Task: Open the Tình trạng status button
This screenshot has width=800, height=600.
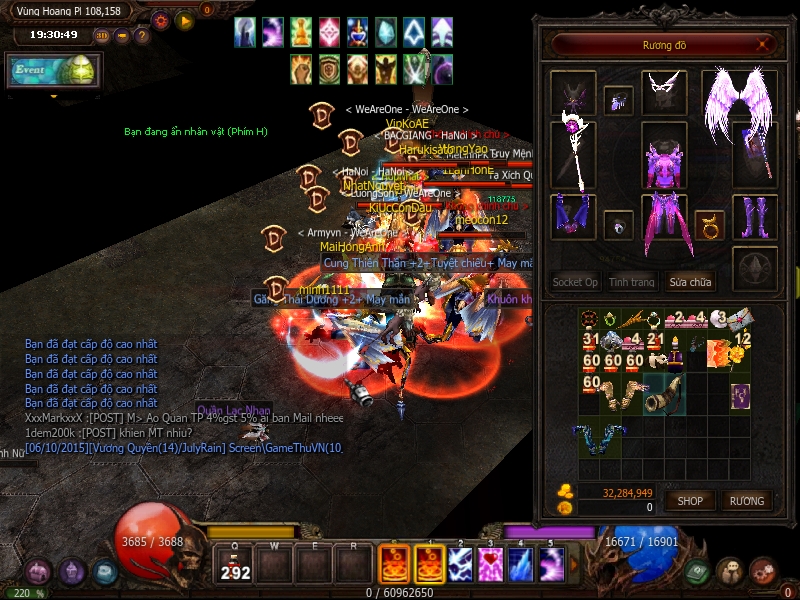Action: coord(632,282)
